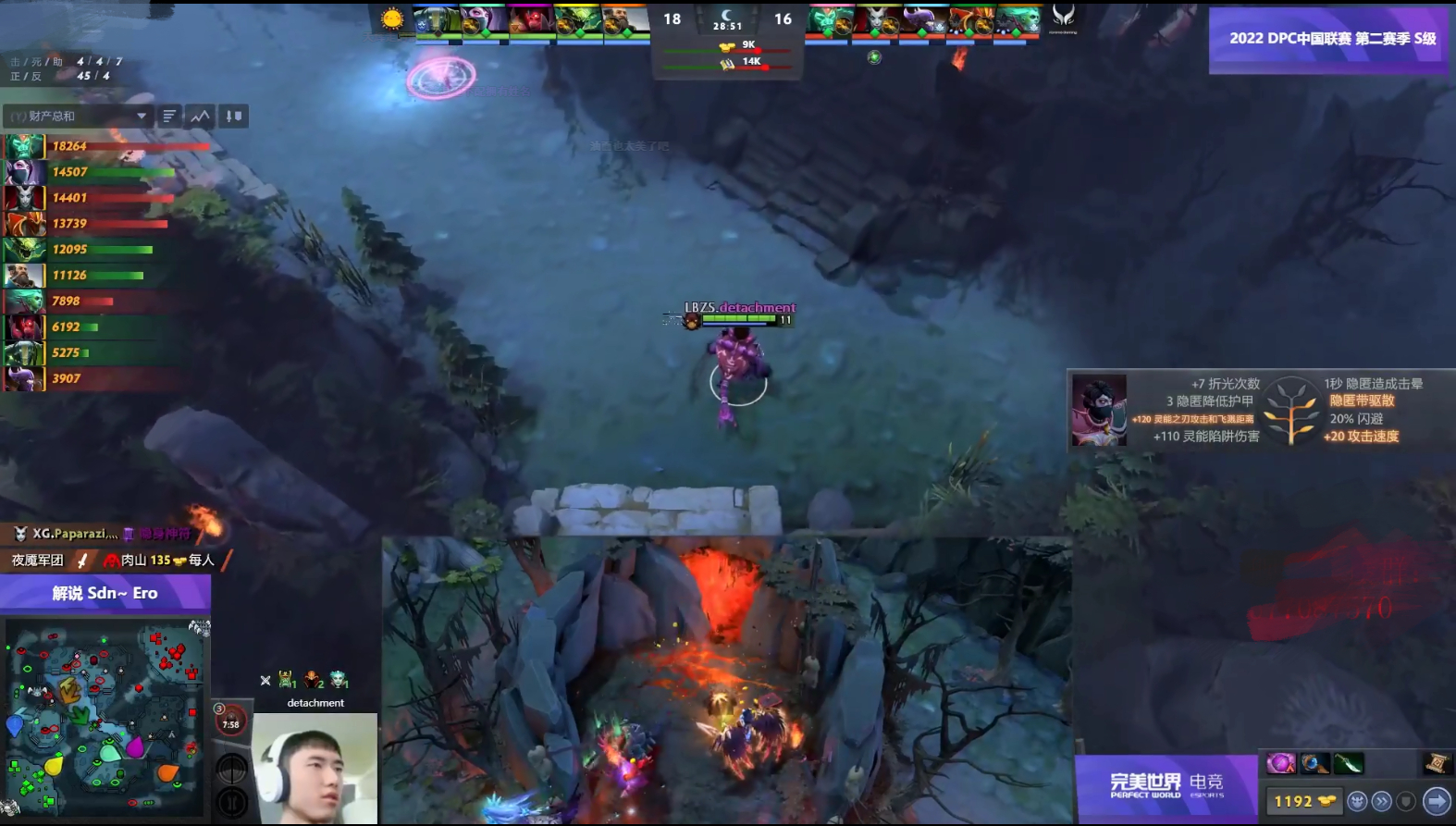Click the gold coins icon beside 1192
Viewport: 1456px width, 826px height.
[1328, 801]
